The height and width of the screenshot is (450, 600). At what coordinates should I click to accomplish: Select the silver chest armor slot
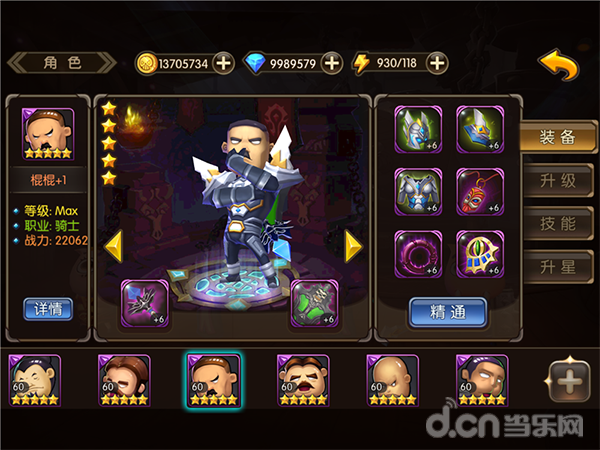click(418, 192)
